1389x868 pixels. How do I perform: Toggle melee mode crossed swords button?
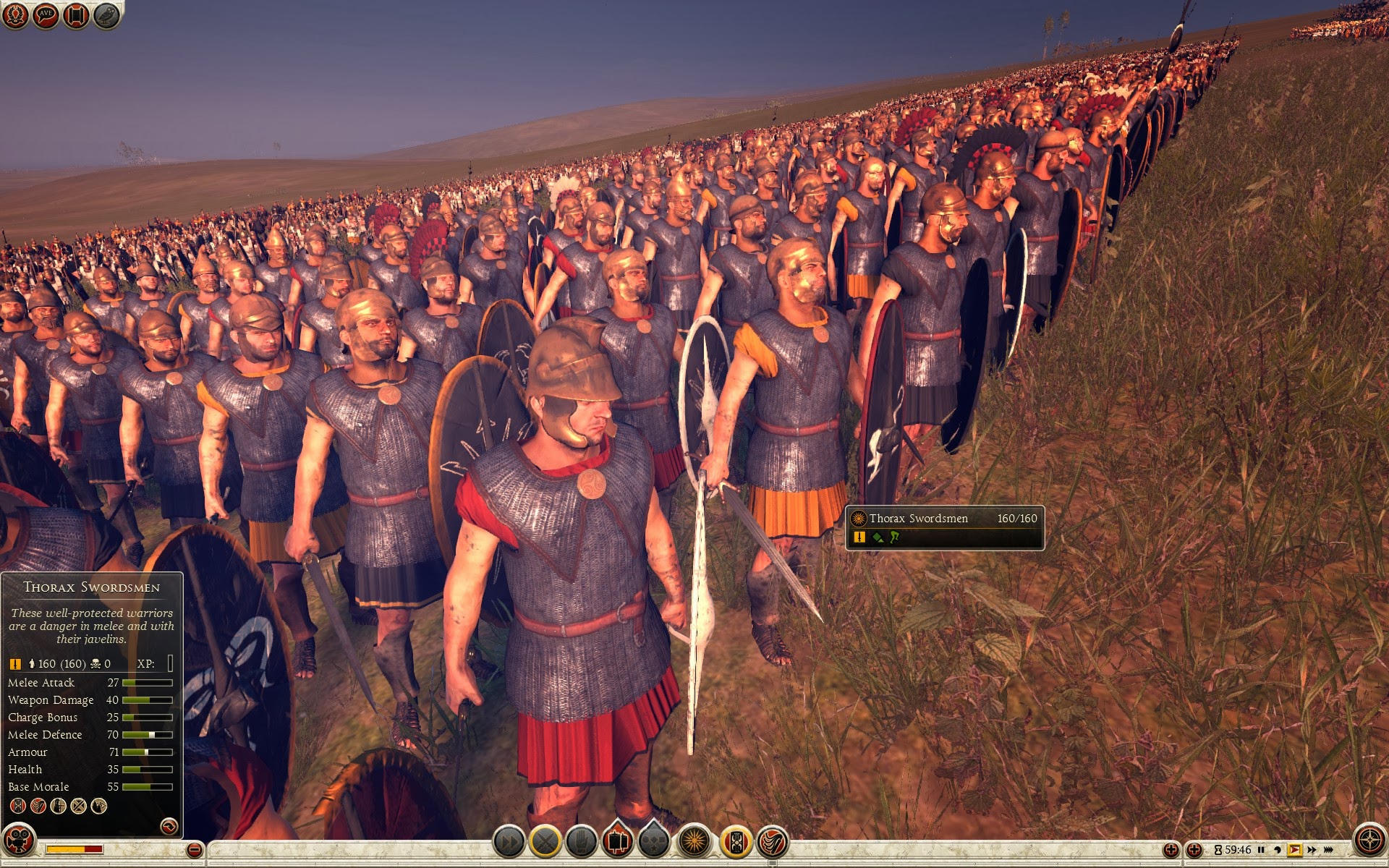point(545,841)
